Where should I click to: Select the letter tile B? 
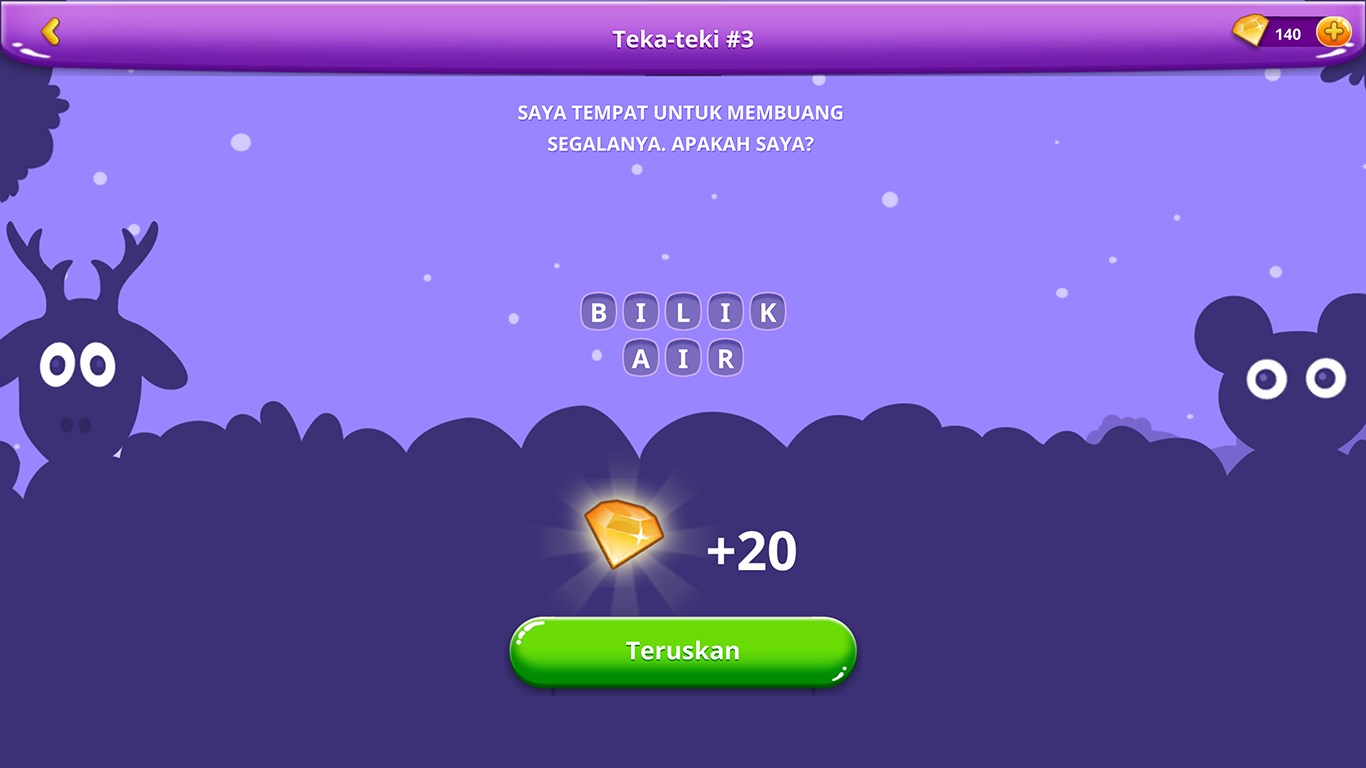click(598, 311)
